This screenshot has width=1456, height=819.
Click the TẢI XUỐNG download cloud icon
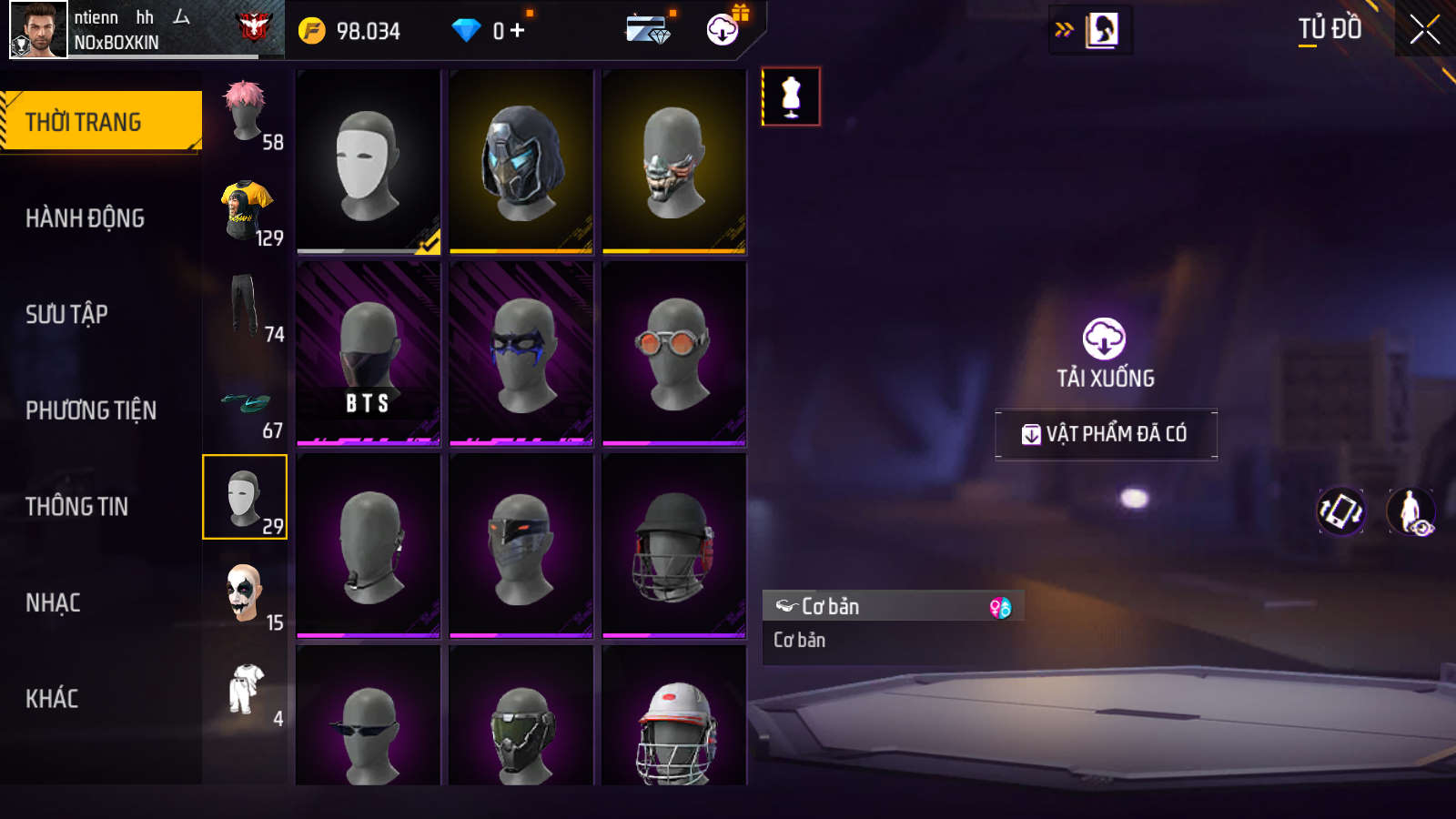coord(1104,339)
